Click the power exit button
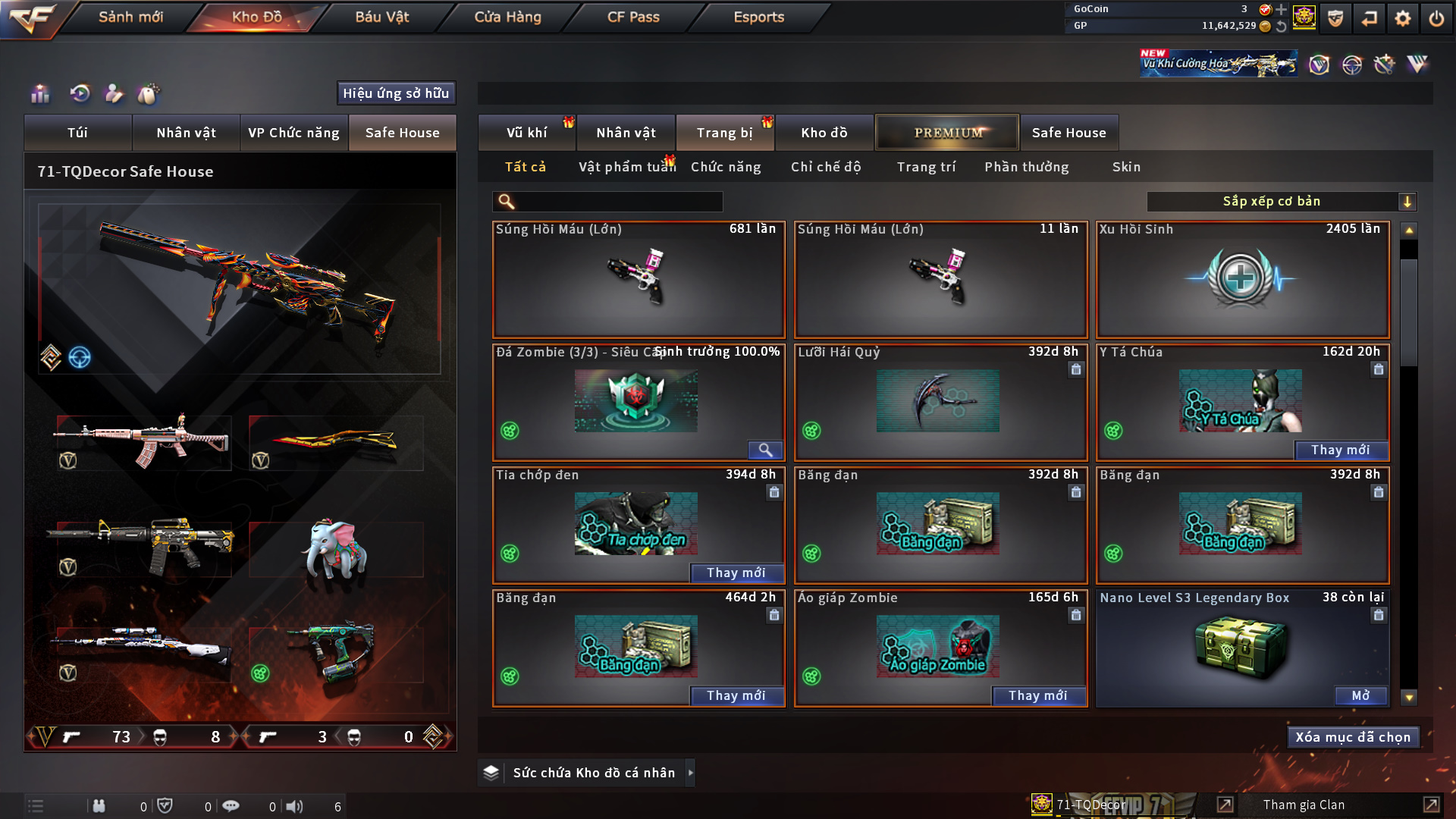The height and width of the screenshot is (819, 1456). [x=1436, y=18]
